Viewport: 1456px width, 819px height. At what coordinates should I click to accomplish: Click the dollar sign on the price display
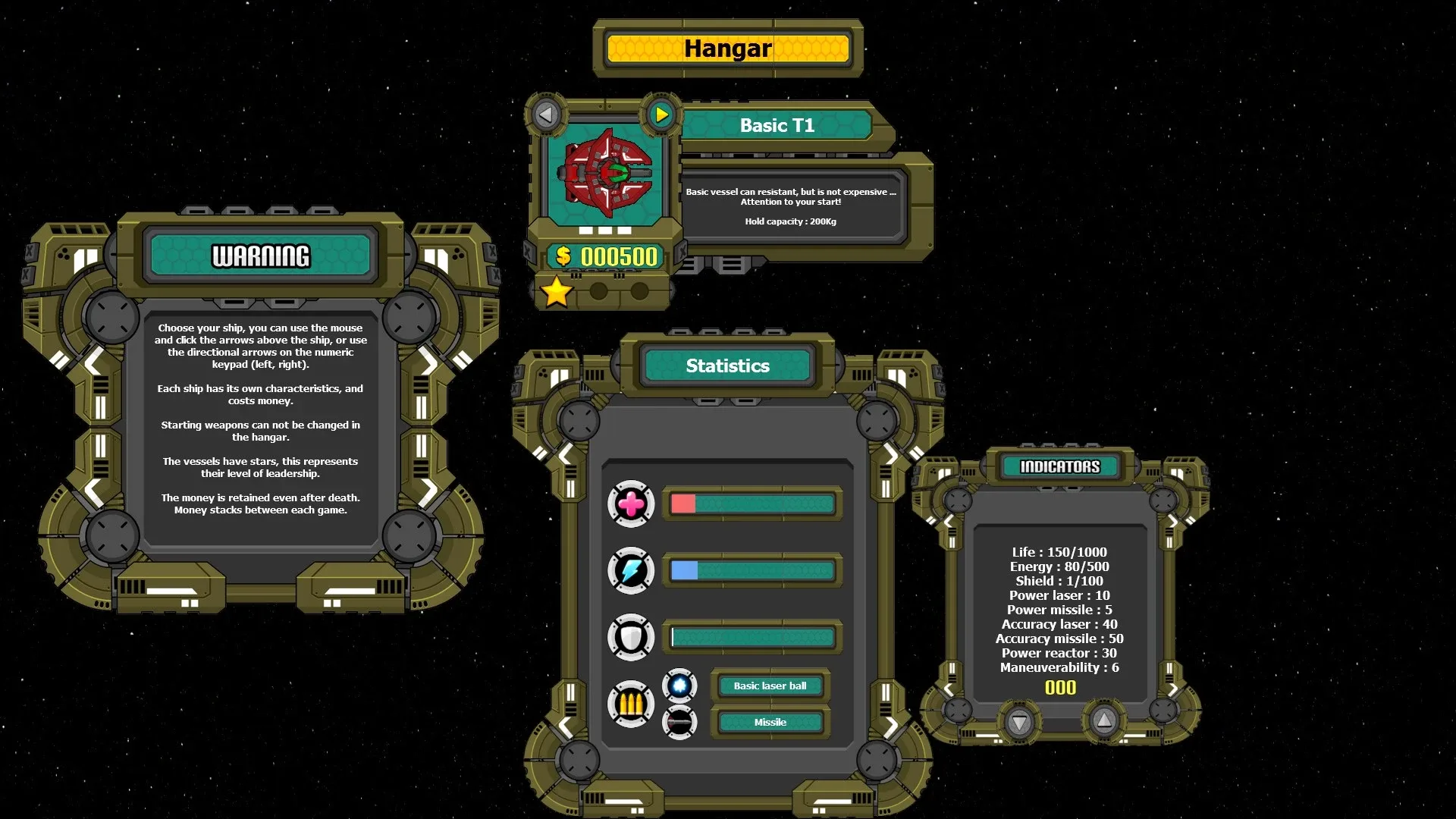(563, 257)
